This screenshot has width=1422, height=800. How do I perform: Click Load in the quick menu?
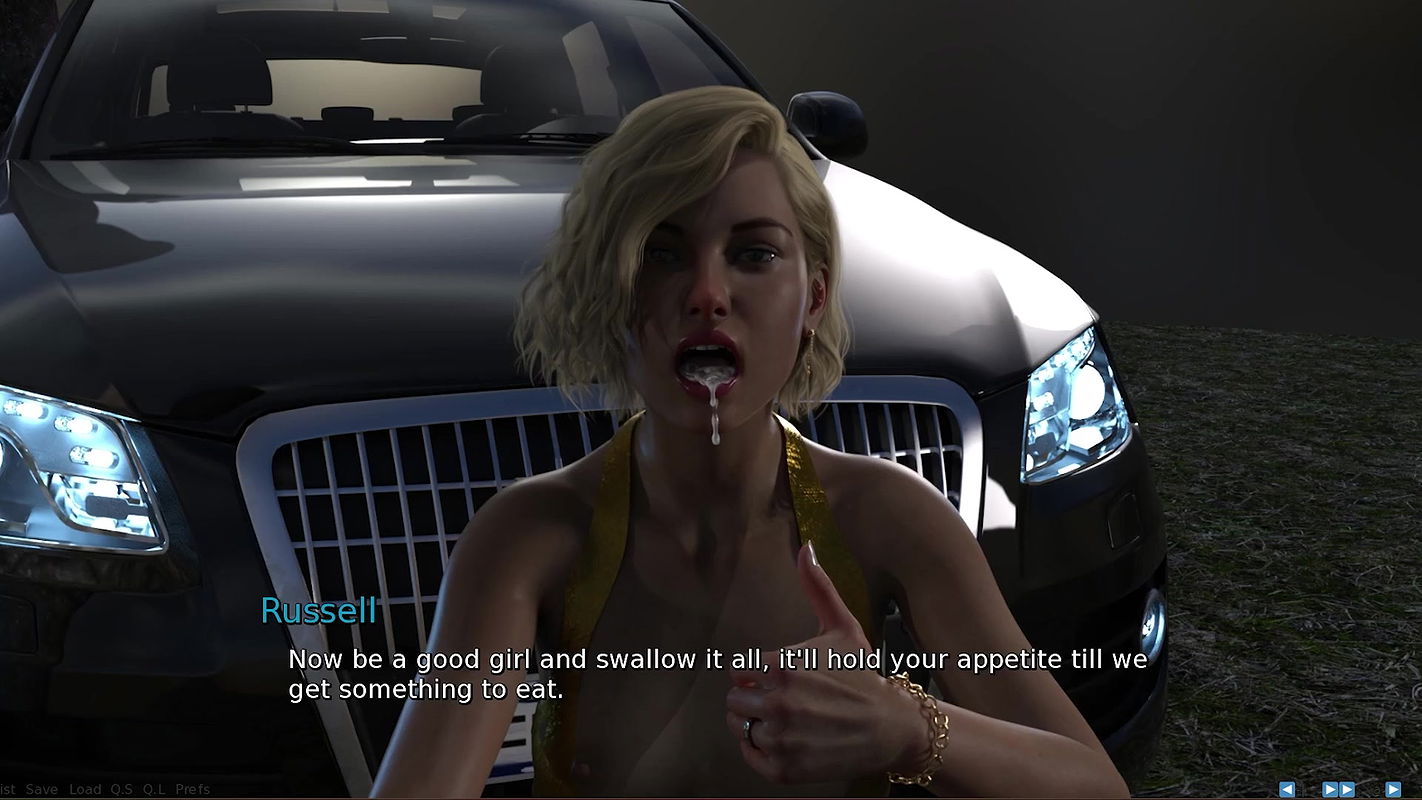coord(85,789)
